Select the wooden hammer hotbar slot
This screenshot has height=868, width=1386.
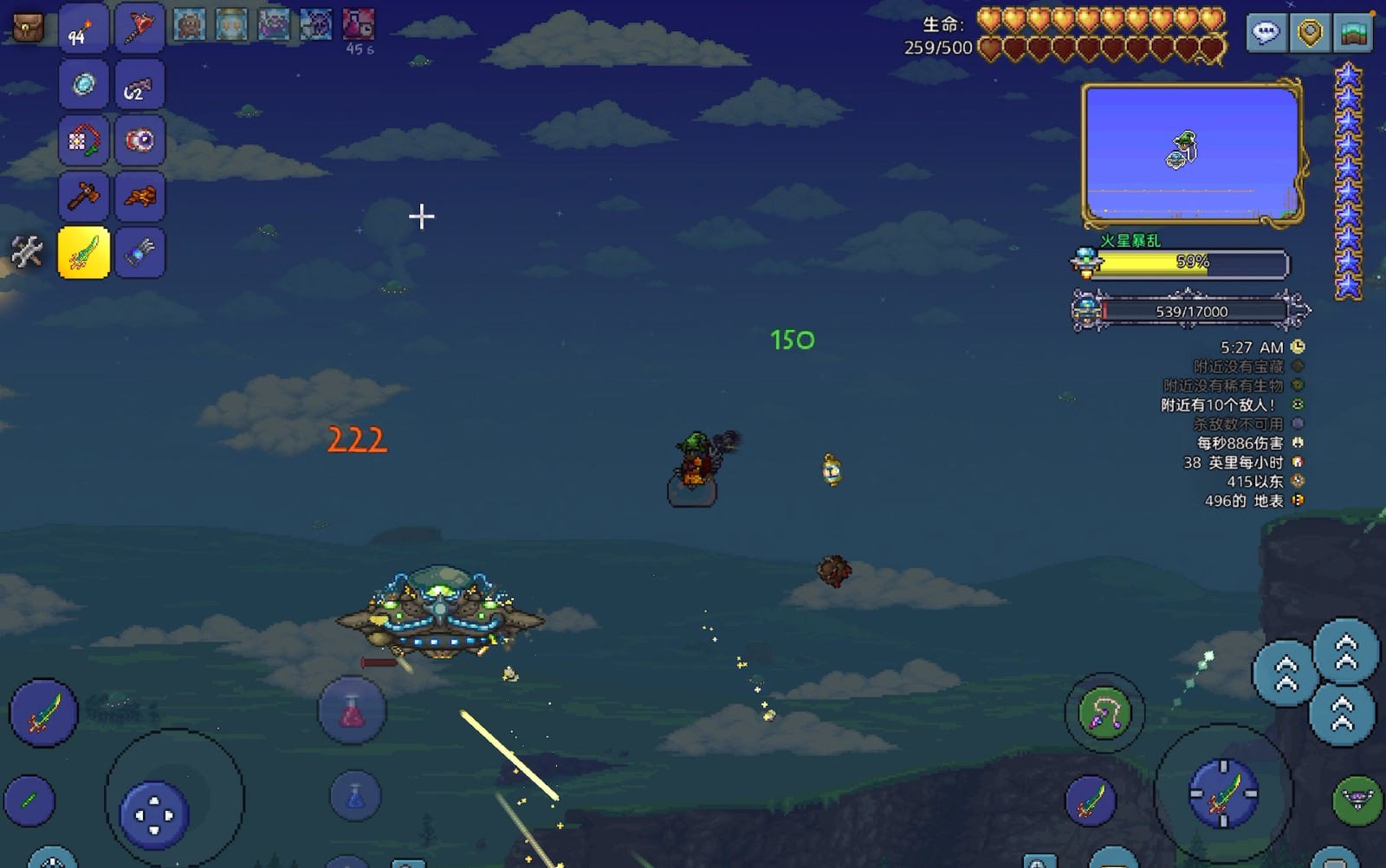[x=83, y=197]
